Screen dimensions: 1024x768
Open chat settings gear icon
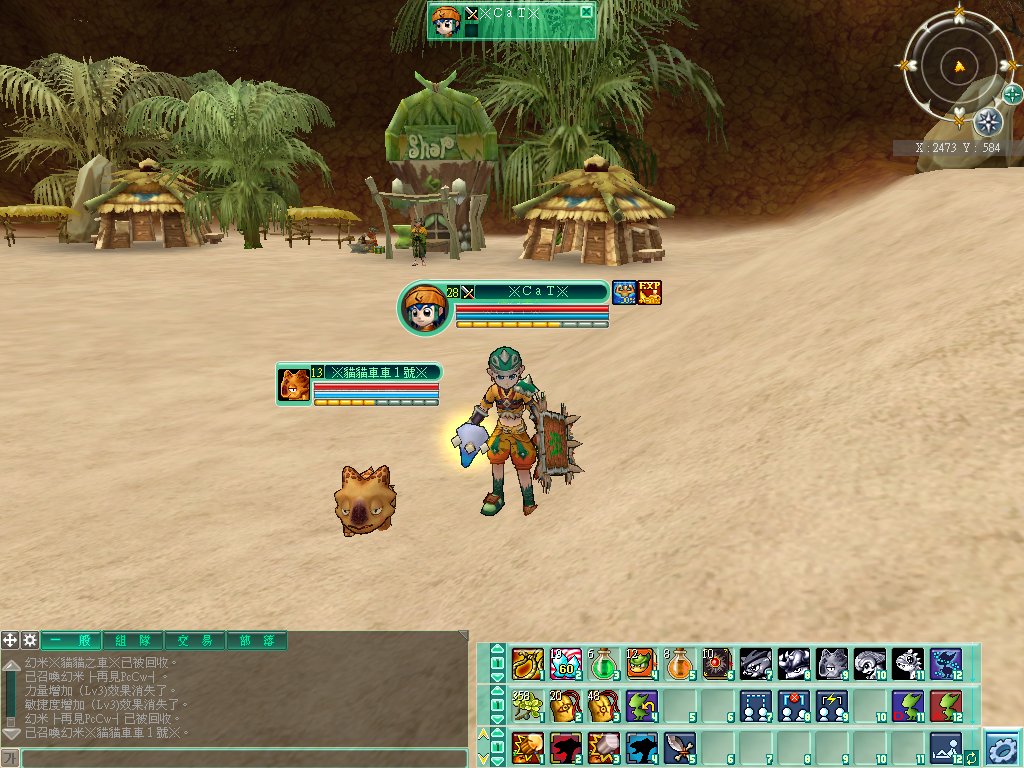30,640
